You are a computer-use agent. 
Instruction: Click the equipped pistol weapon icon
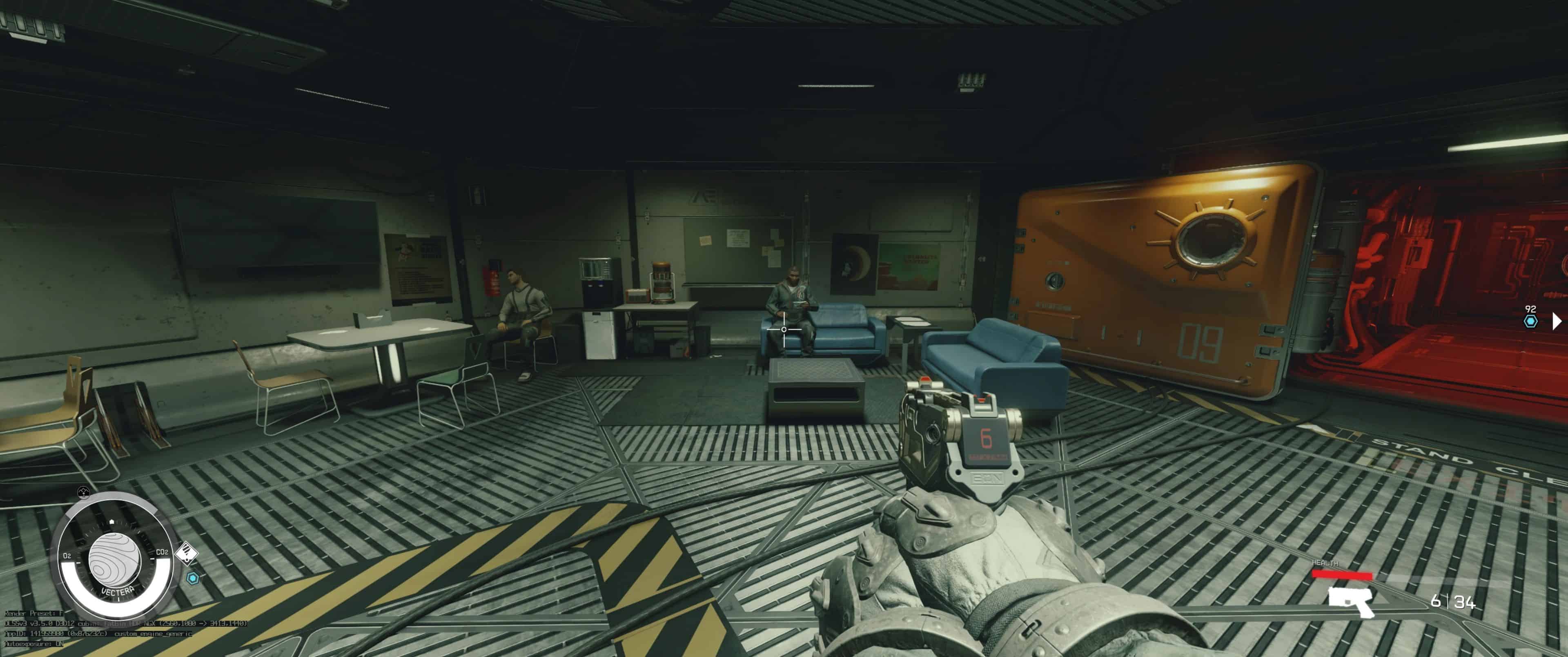1350,601
